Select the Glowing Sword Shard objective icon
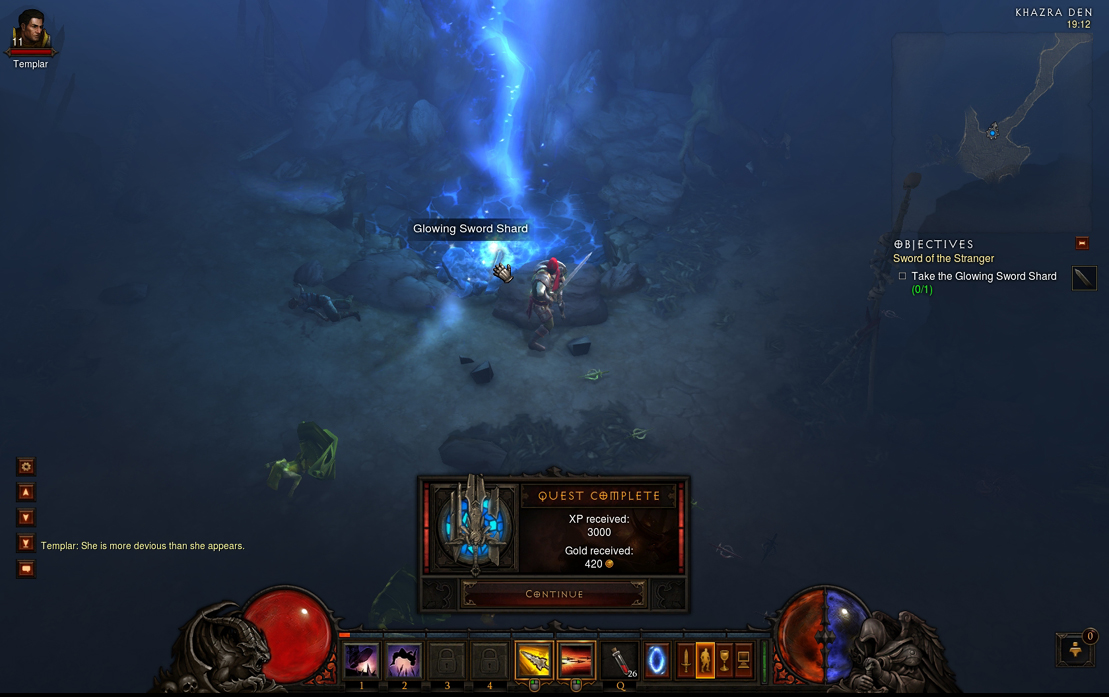 point(1084,278)
